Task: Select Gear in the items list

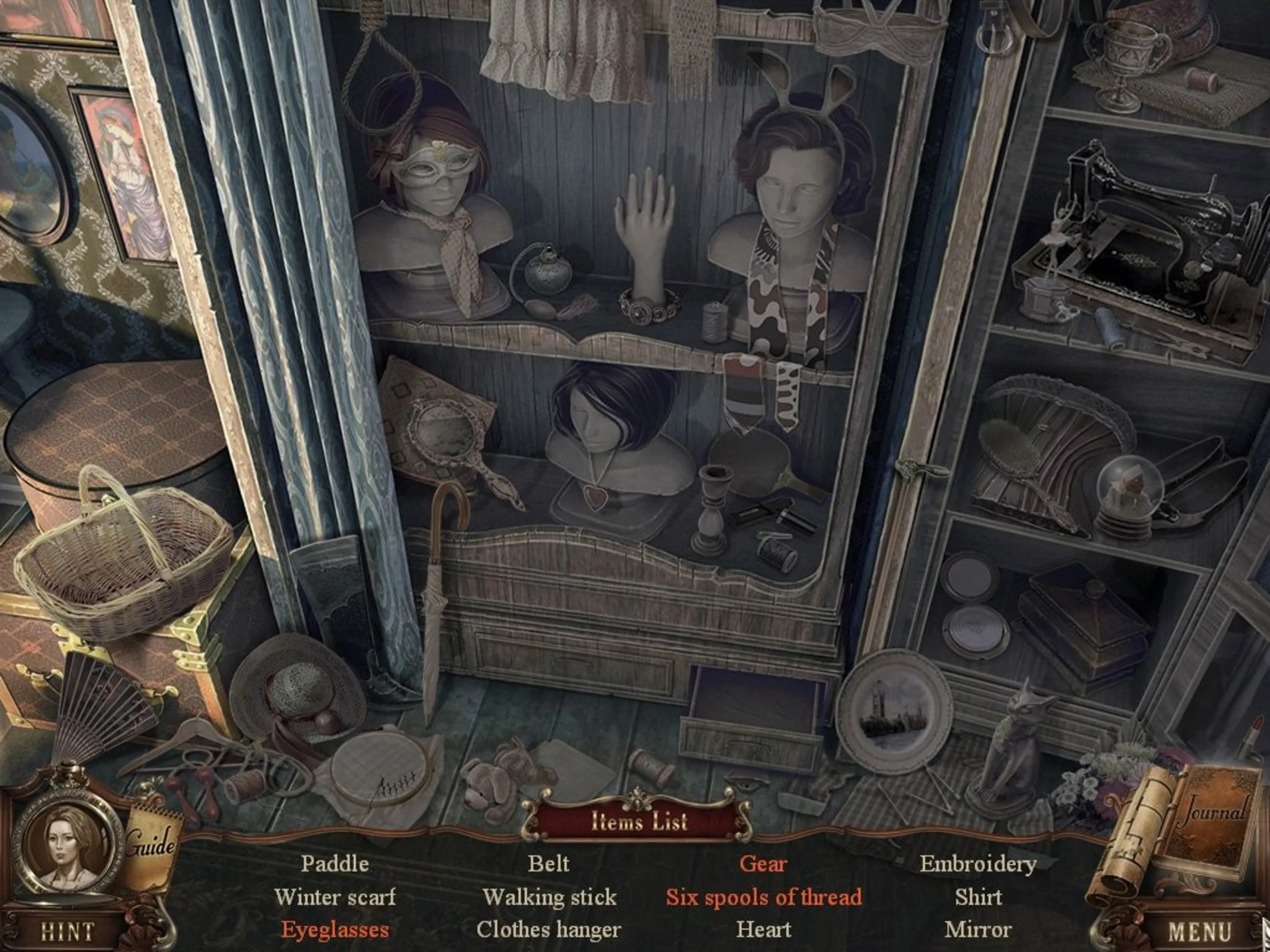Action: pos(763,863)
